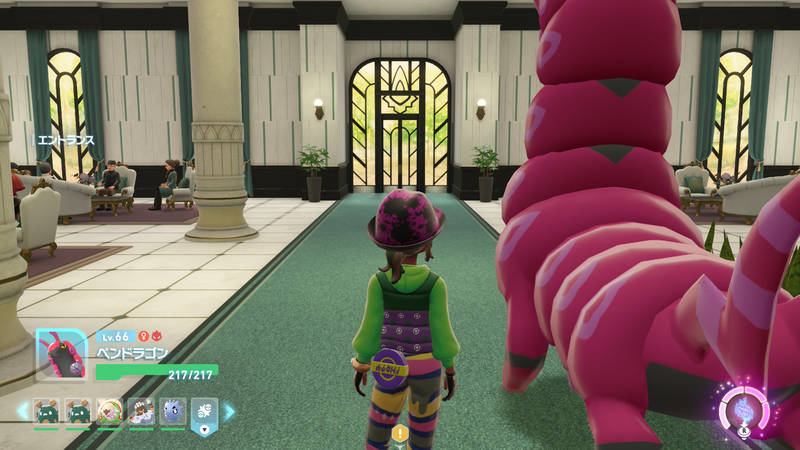Select the ペンドラゴン active Pokémon portrait

(x=61, y=355)
